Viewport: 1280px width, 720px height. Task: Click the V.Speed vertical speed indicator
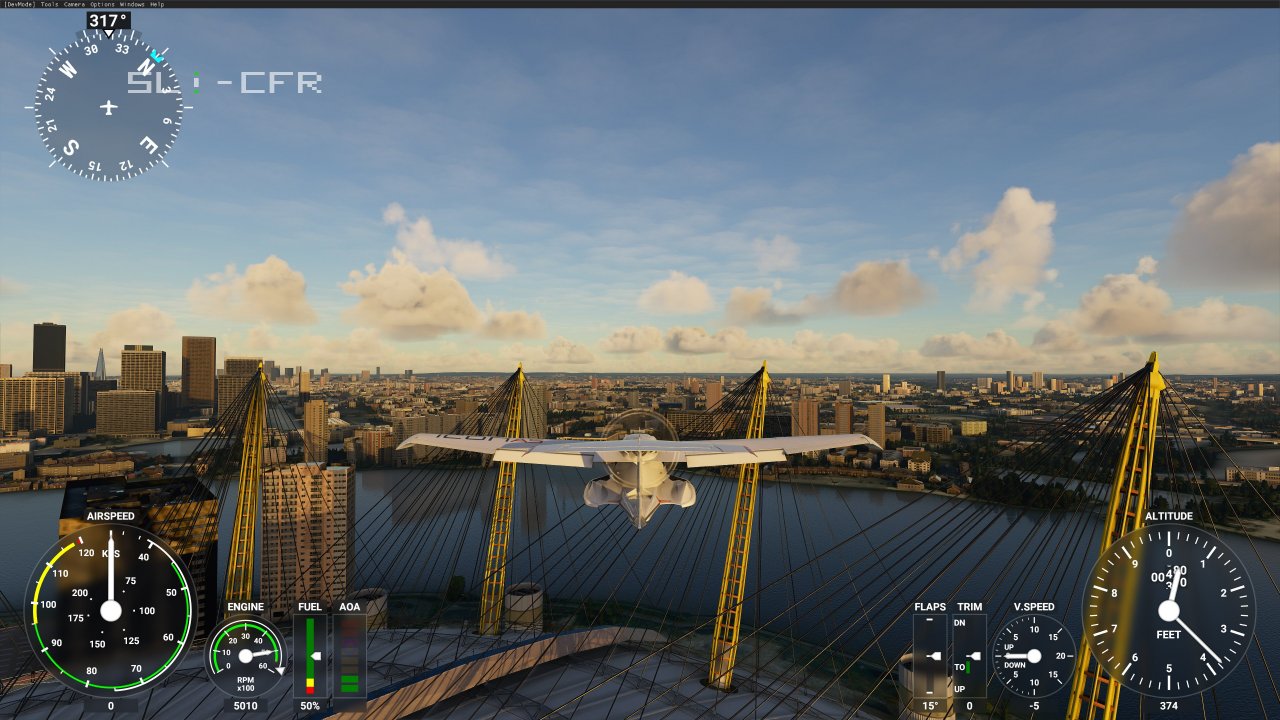click(x=1032, y=655)
